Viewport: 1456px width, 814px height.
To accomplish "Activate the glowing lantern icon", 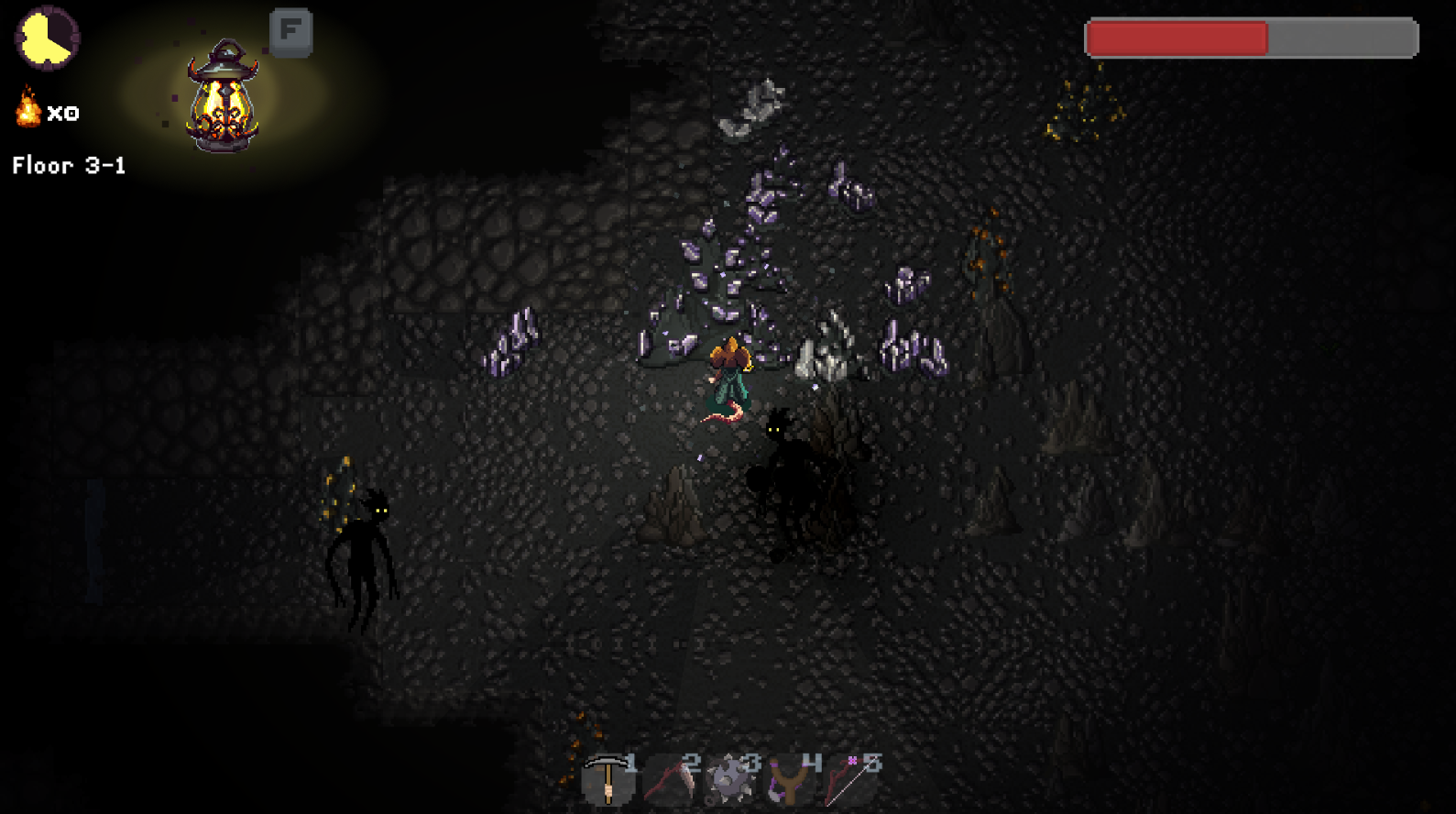I will tap(222, 96).
